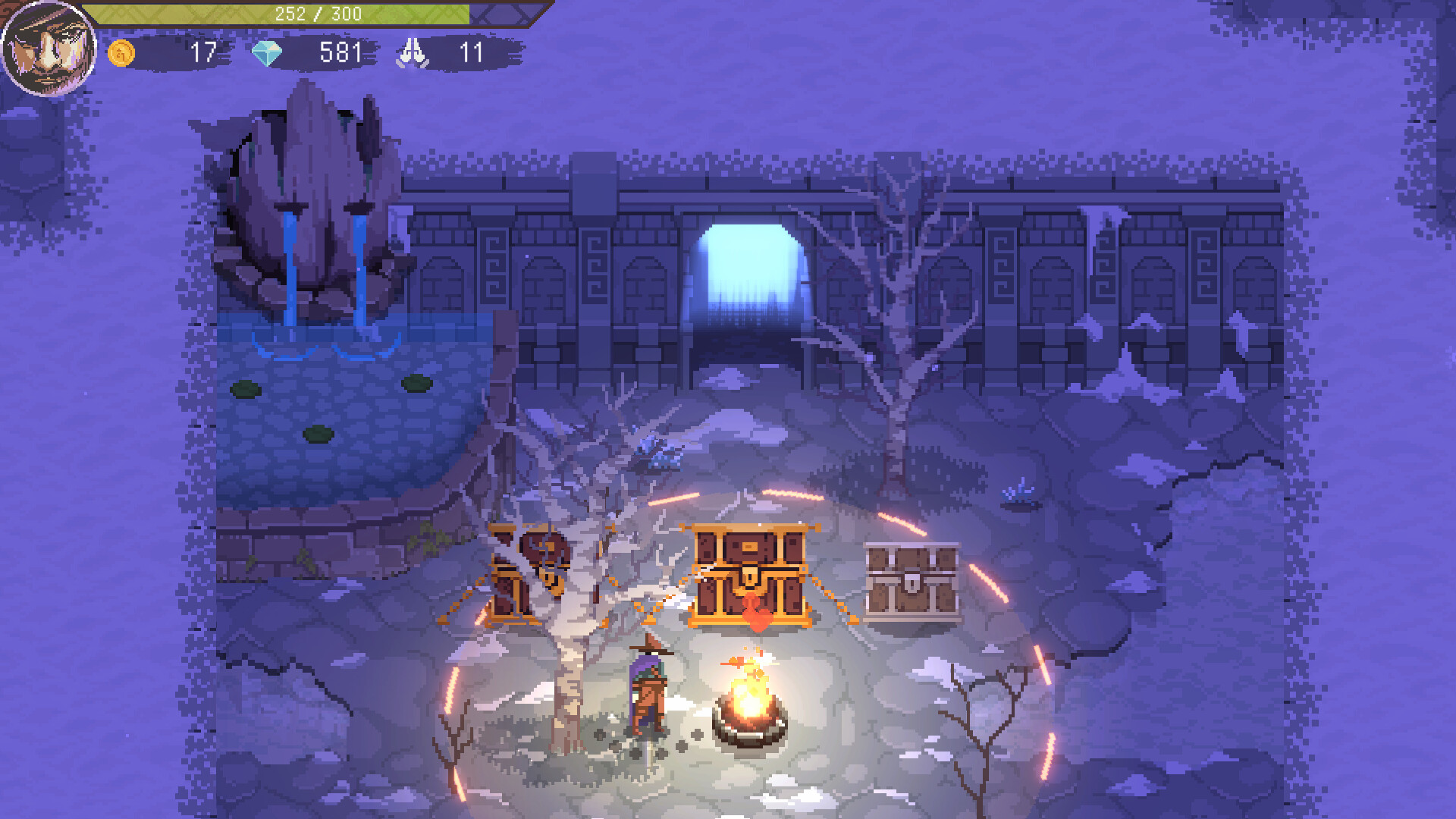Click the white wings soul counter icon
Viewport: 1456px width, 819px height.
tap(413, 53)
